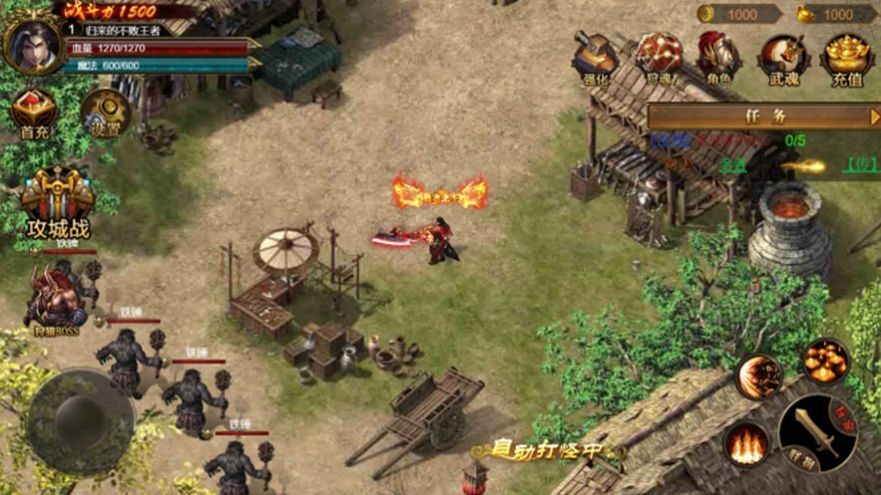Click the player portrait avatar
Image resolution: width=881 pixels, height=495 pixels.
32,45
